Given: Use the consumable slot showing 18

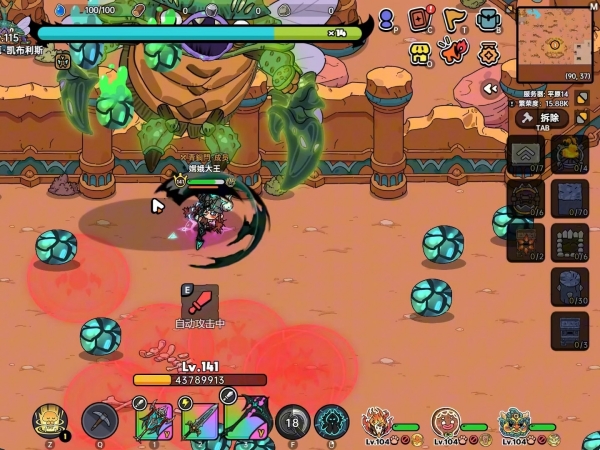Looking at the screenshot, I should point(292,421).
